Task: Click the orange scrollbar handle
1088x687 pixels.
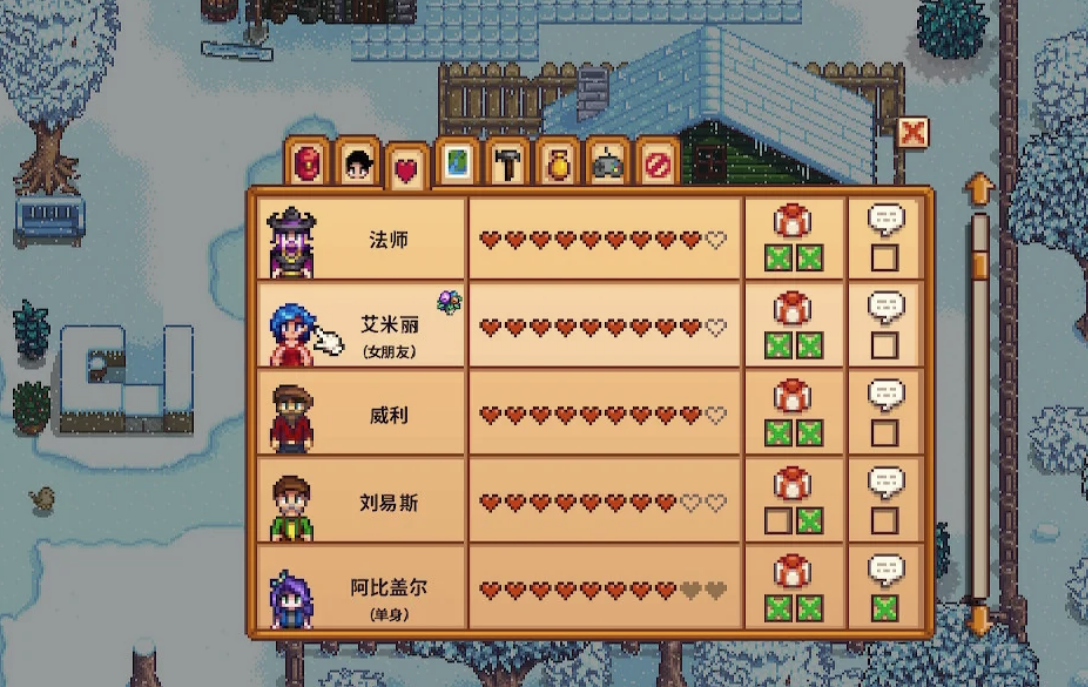Action: pyautogui.click(x=980, y=264)
